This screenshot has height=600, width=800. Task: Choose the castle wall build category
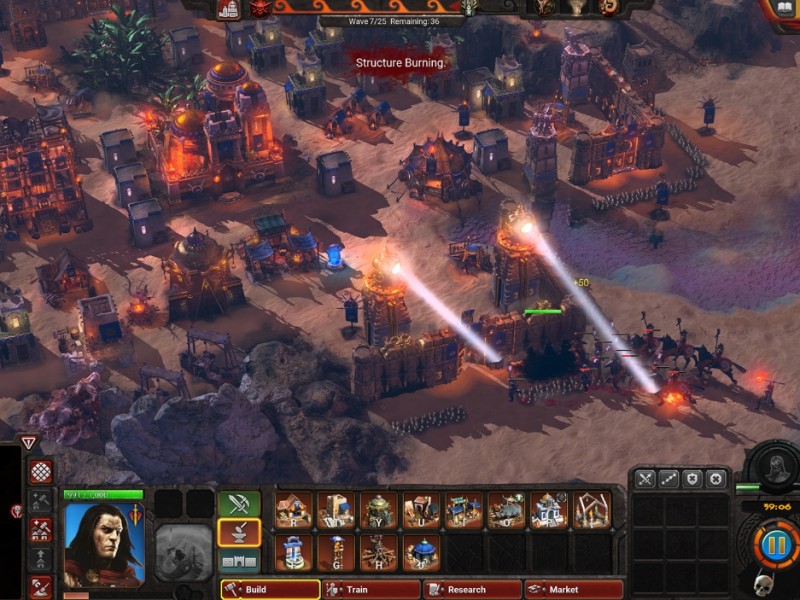(x=239, y=561)
